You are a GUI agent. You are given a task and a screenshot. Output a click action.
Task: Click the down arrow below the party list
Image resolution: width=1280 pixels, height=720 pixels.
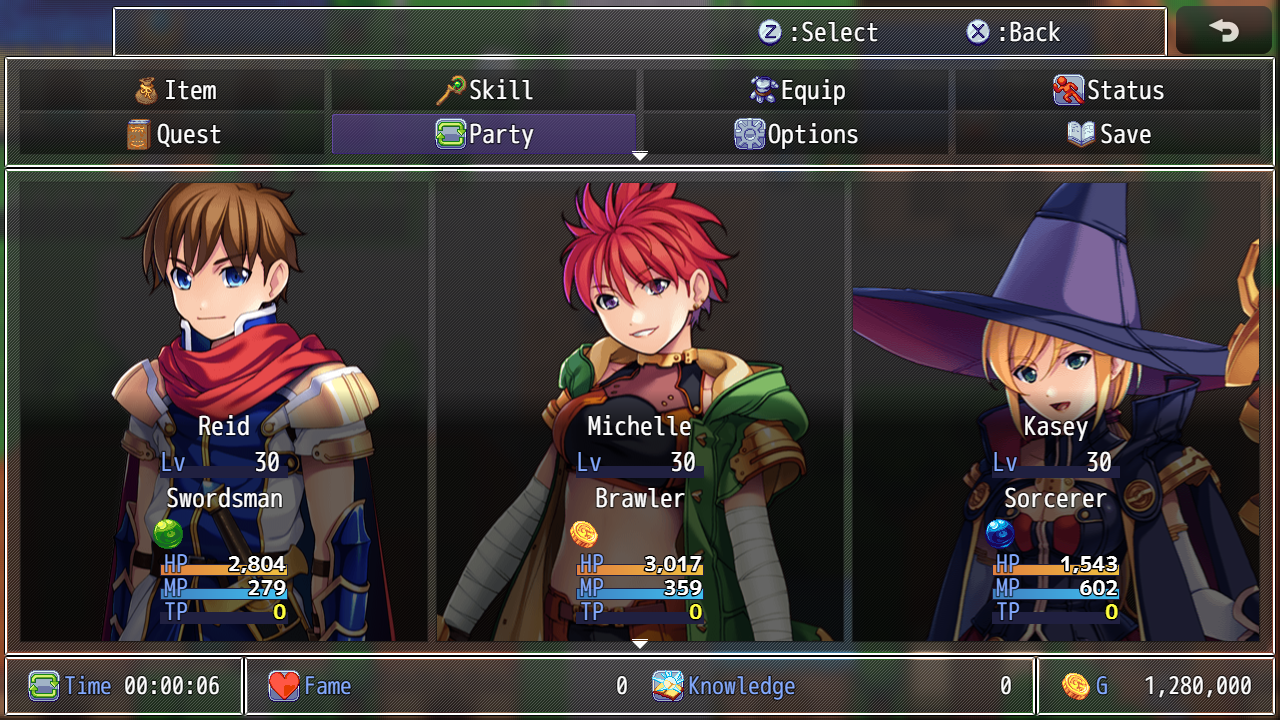tap(640, 644)
